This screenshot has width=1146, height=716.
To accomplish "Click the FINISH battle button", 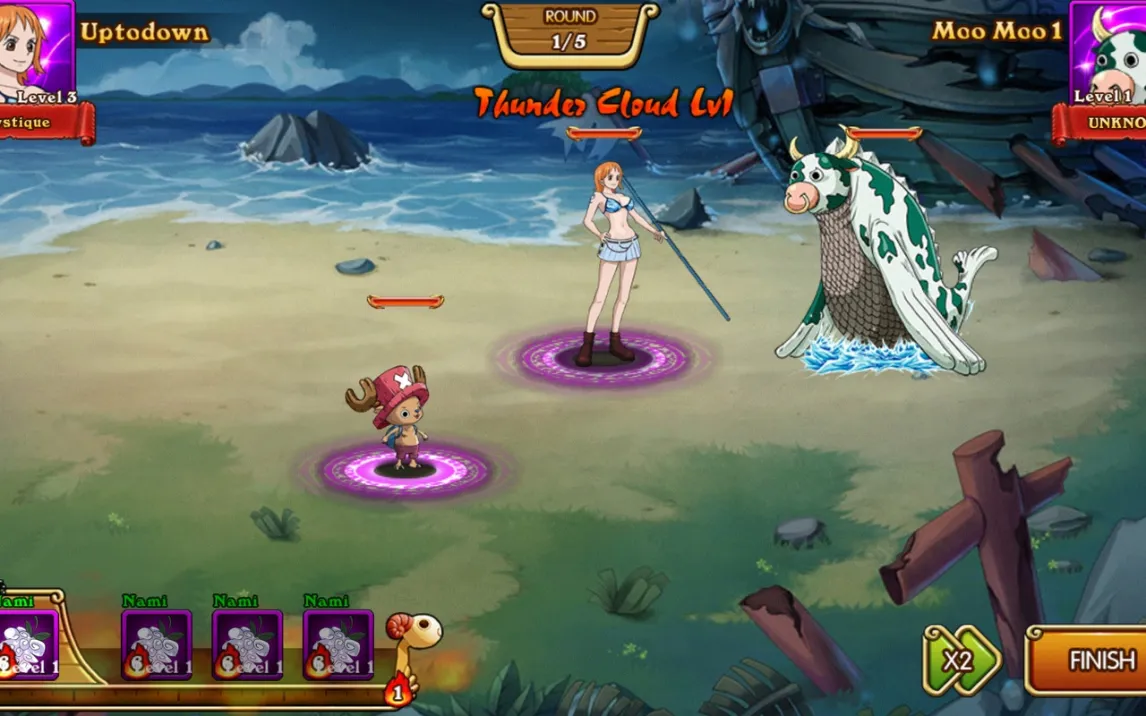I will tap(1092, 660).
